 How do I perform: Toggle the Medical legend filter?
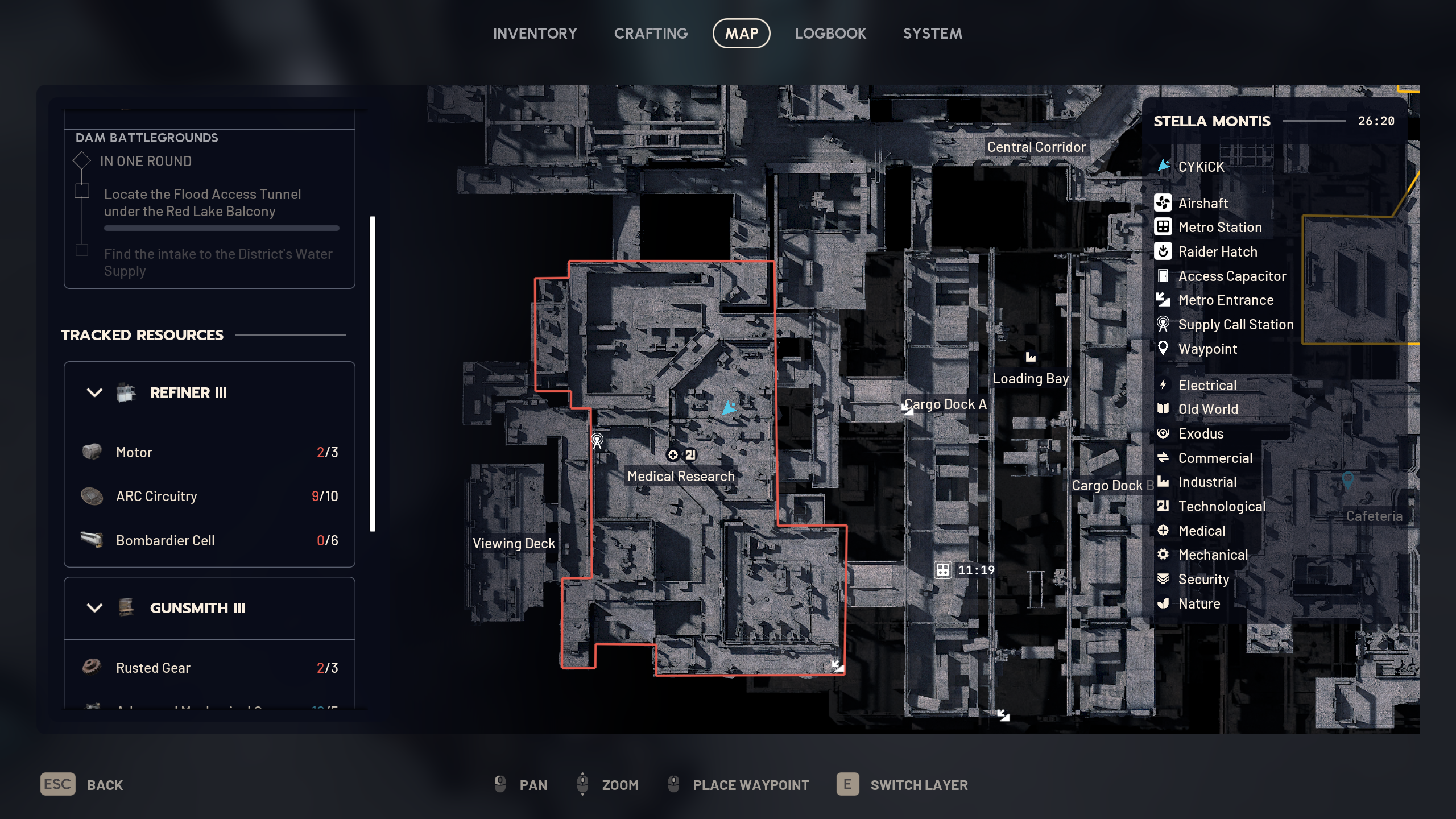tap(1201, 531)
